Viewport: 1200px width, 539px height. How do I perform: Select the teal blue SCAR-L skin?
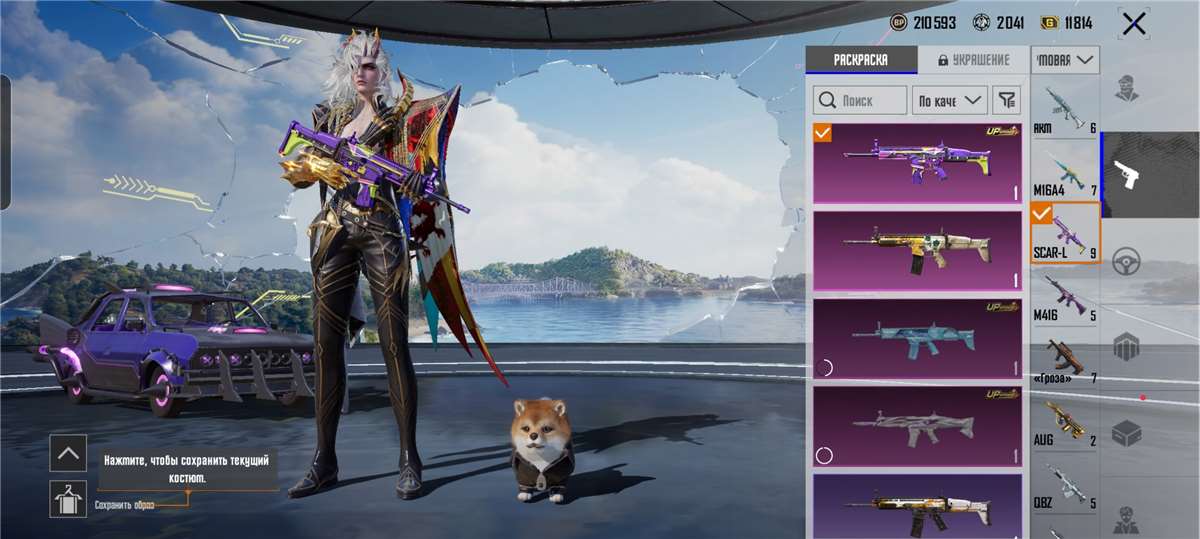(x=917, y=337)
